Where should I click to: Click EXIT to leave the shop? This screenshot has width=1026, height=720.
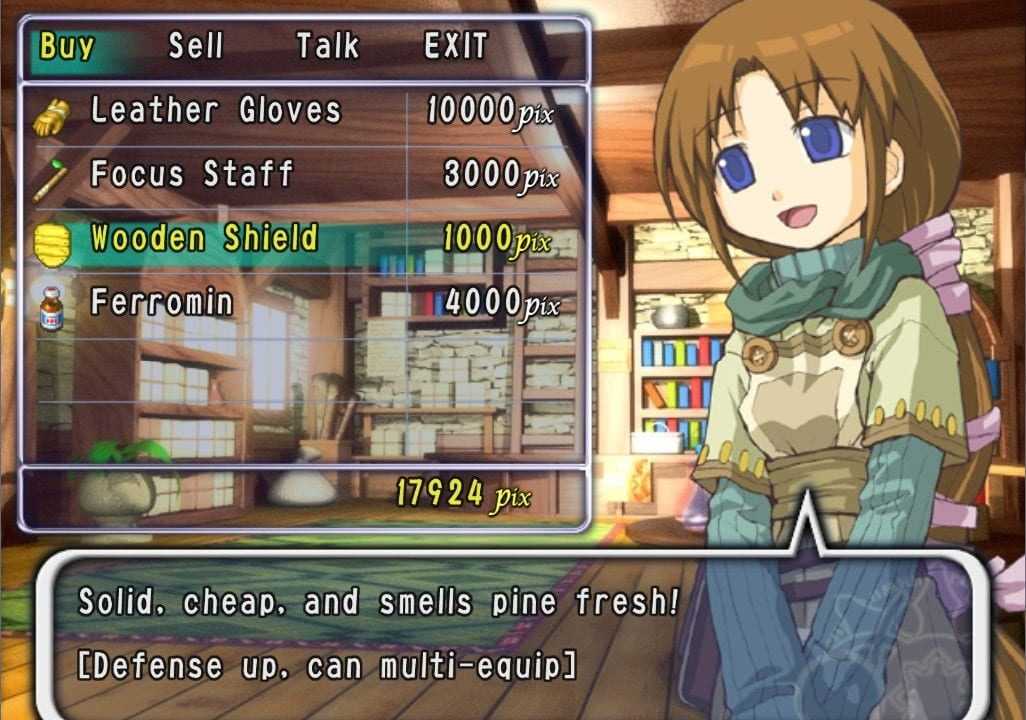click(456, 47)
